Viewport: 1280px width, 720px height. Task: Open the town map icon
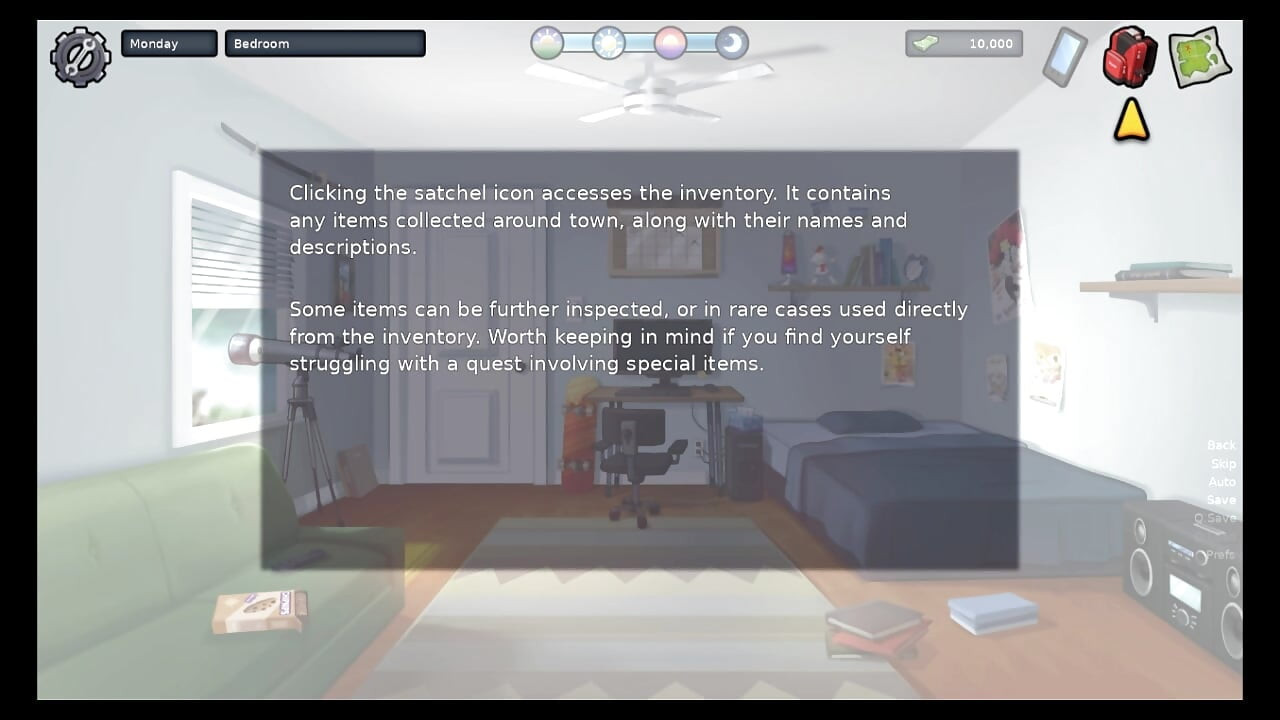pos(1199,57)
